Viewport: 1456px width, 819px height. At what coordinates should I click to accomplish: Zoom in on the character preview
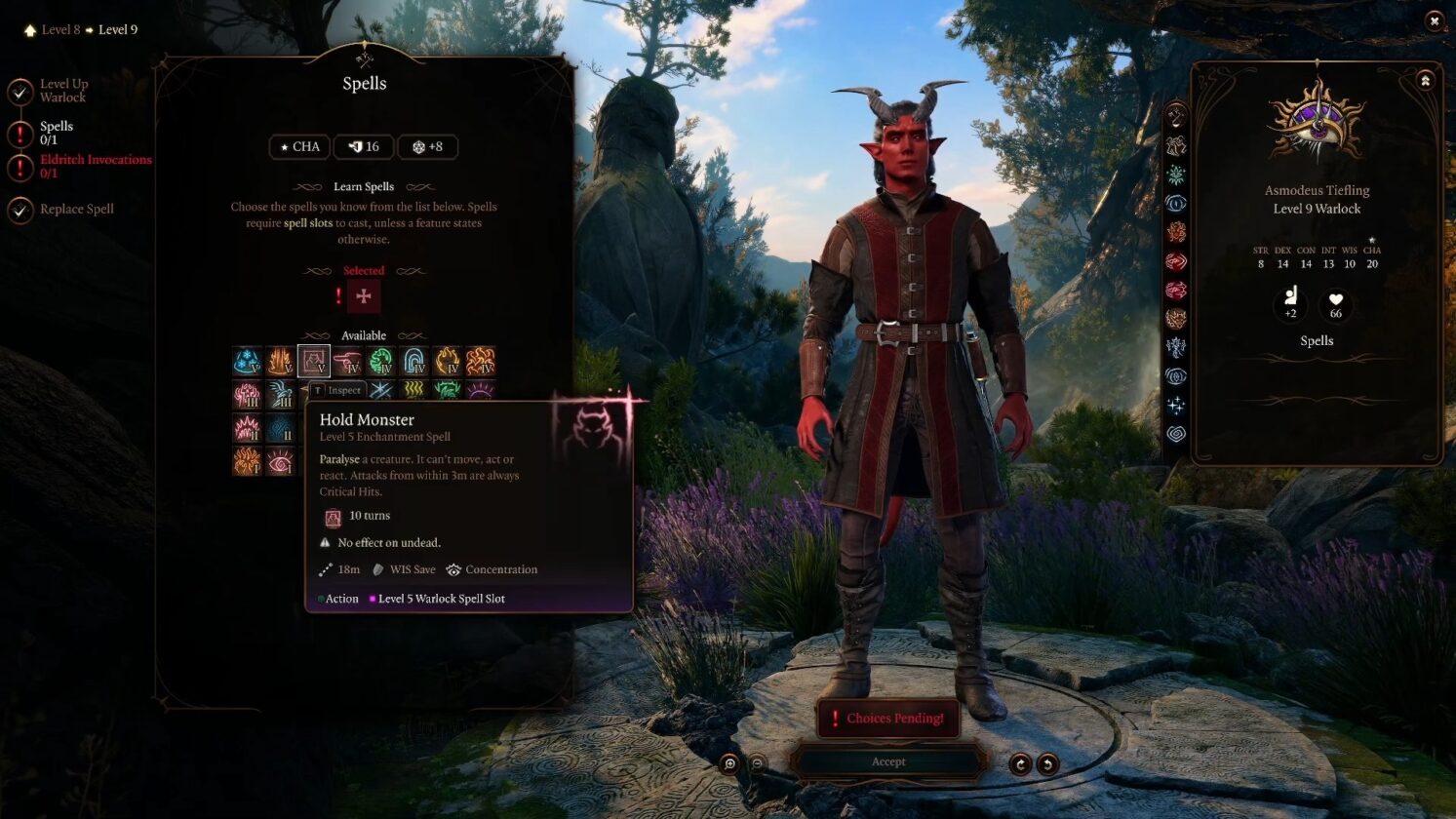pyautogui.click(x=729, y=764)
